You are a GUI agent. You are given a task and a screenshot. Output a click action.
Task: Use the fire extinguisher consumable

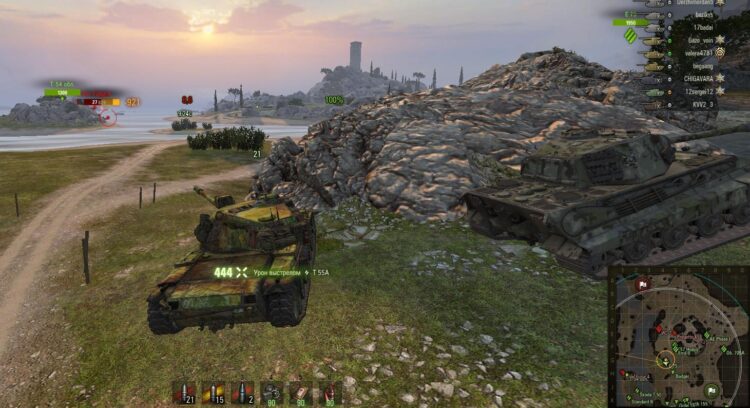330,393
